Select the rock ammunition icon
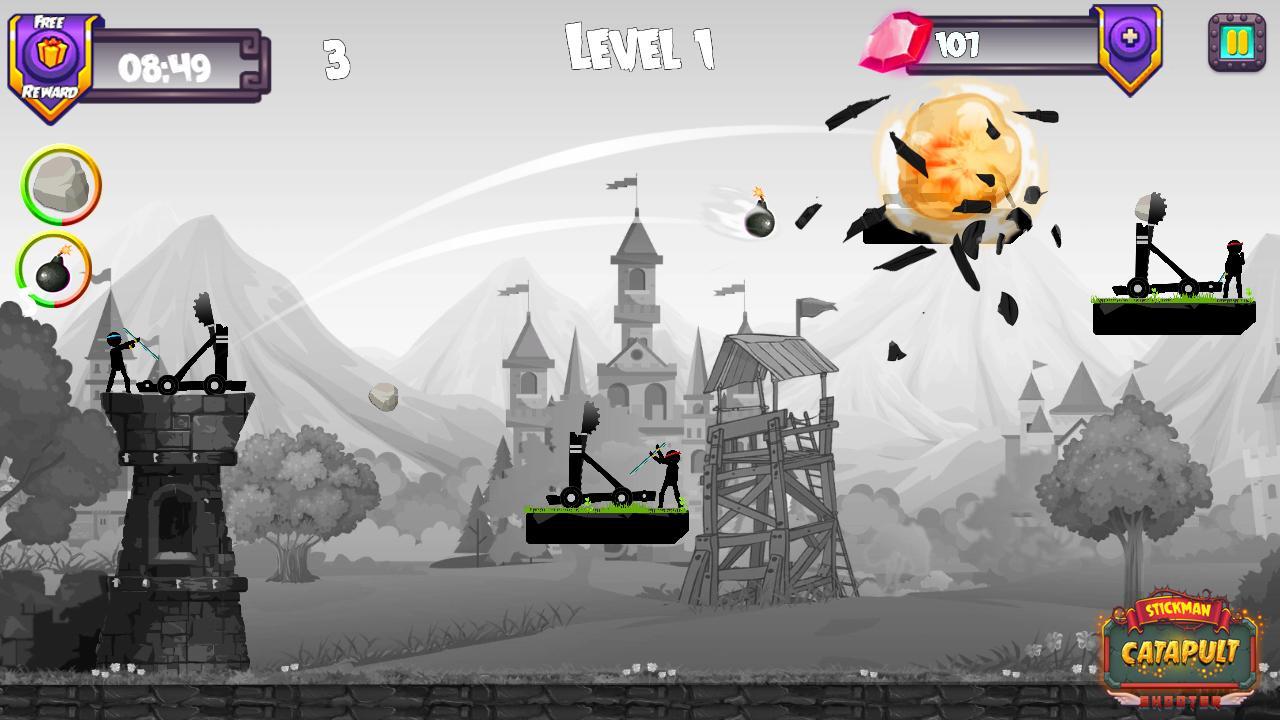This screenshot has width=1280, height=720. click(62, 188)
